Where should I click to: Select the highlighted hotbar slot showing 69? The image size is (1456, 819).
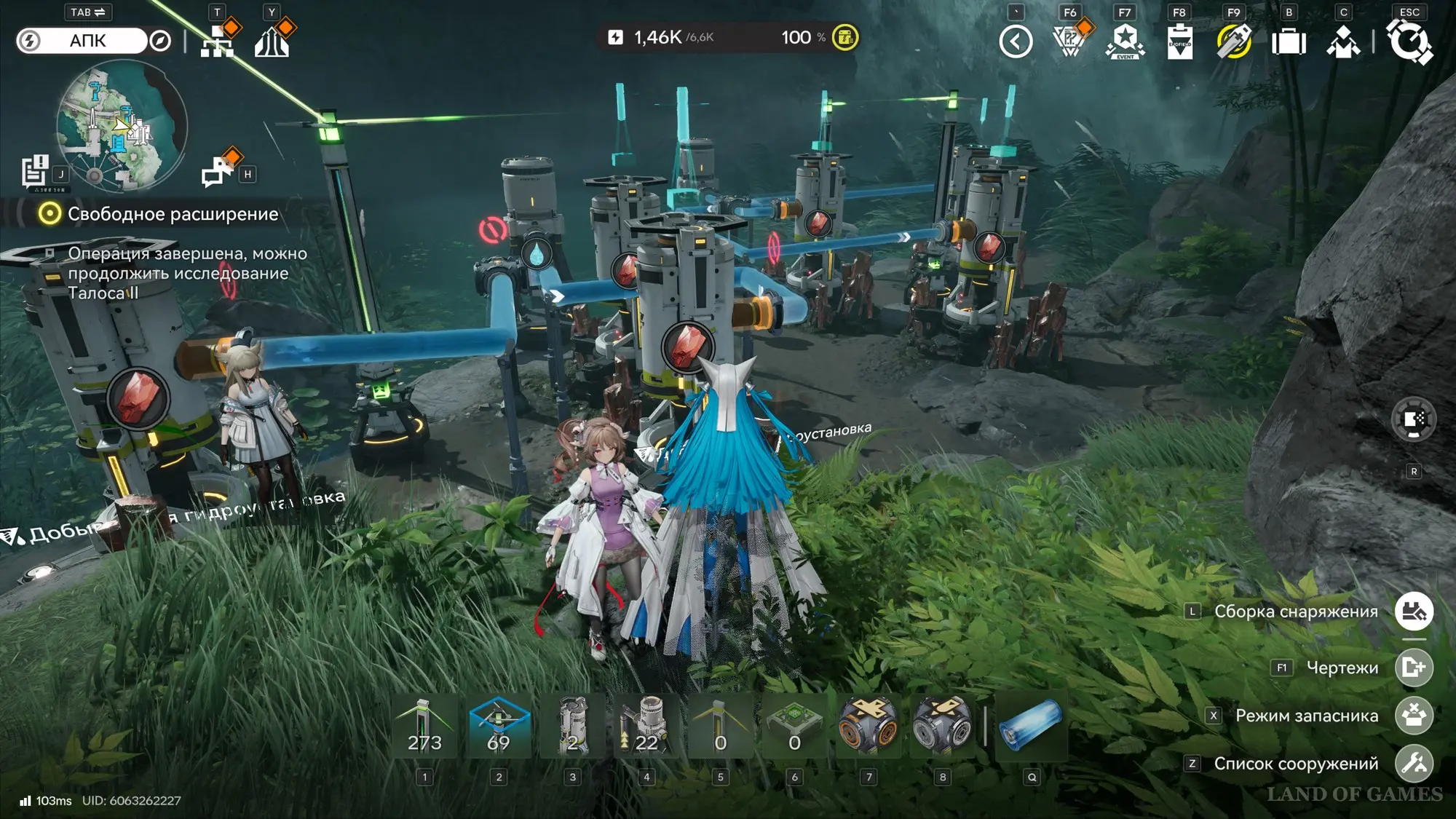(499, 727)
